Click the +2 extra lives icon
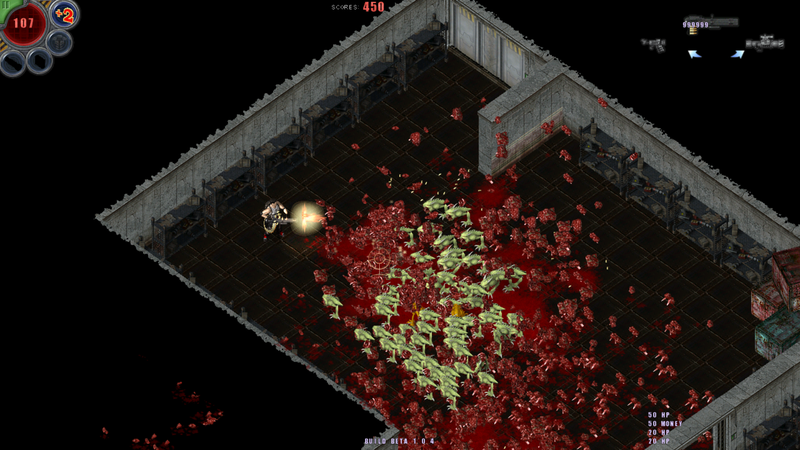Screen dimensions: 800x450 coord(65,15)
